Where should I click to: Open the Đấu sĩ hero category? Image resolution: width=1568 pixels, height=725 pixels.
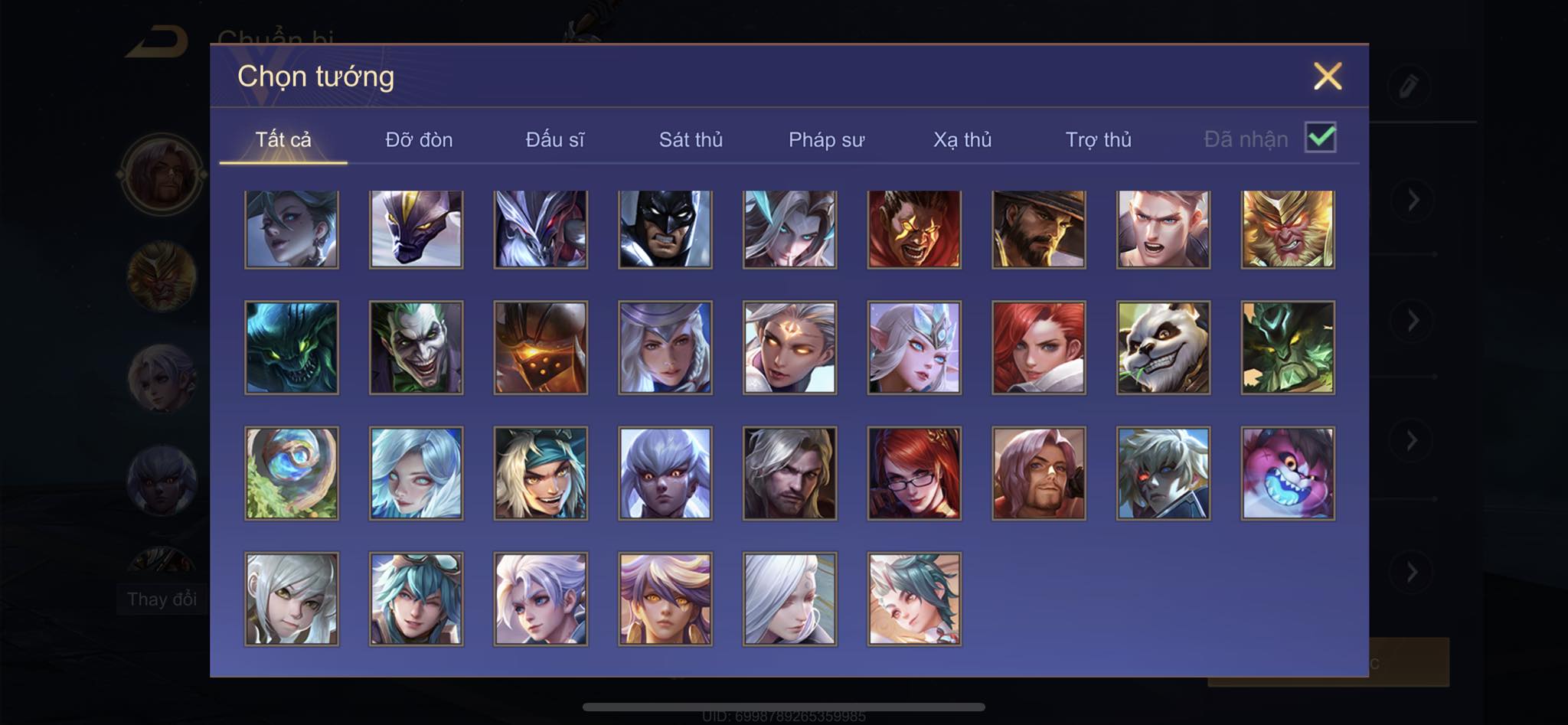tap(554, 139)
